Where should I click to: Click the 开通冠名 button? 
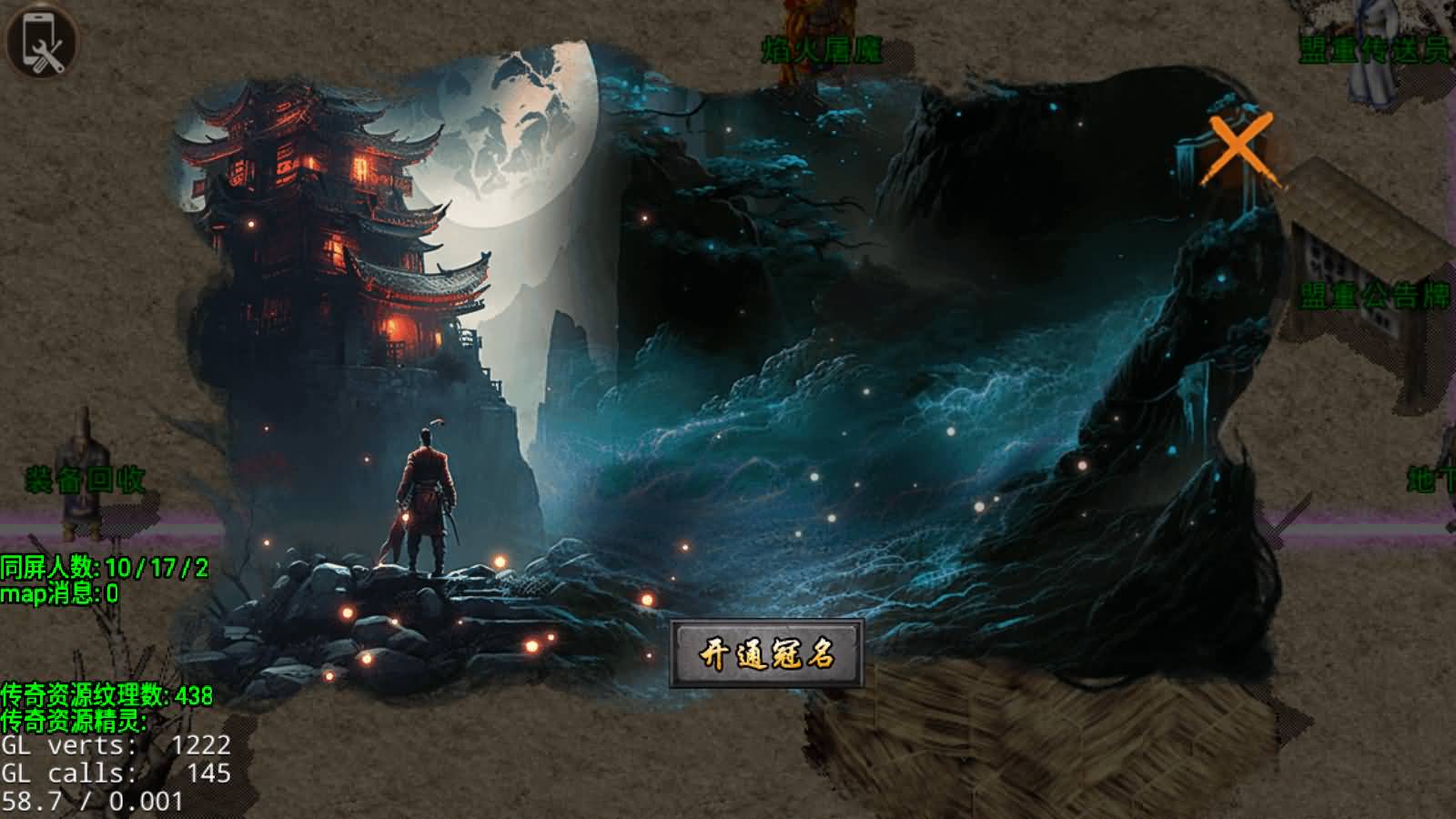(766, 653)
